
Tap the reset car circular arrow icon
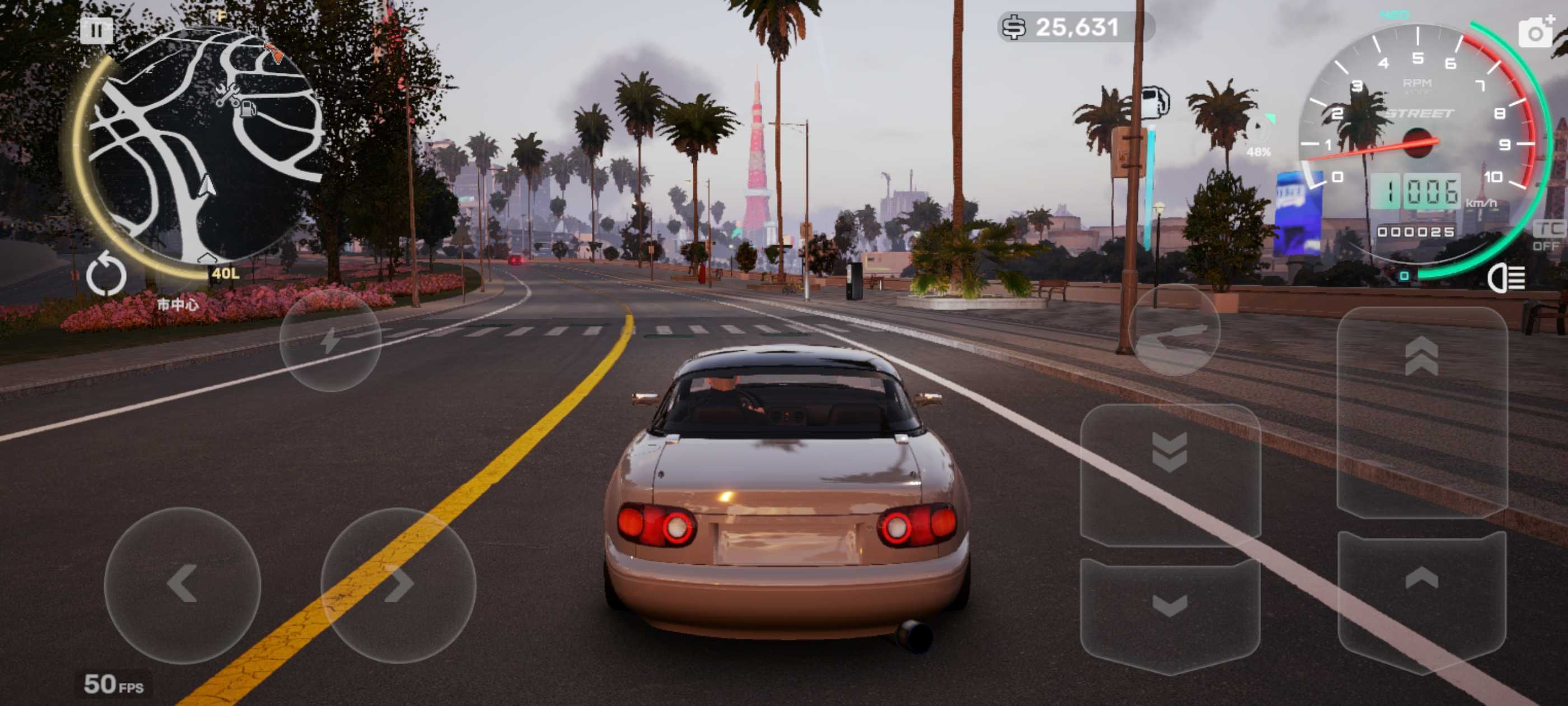(106, 275)
